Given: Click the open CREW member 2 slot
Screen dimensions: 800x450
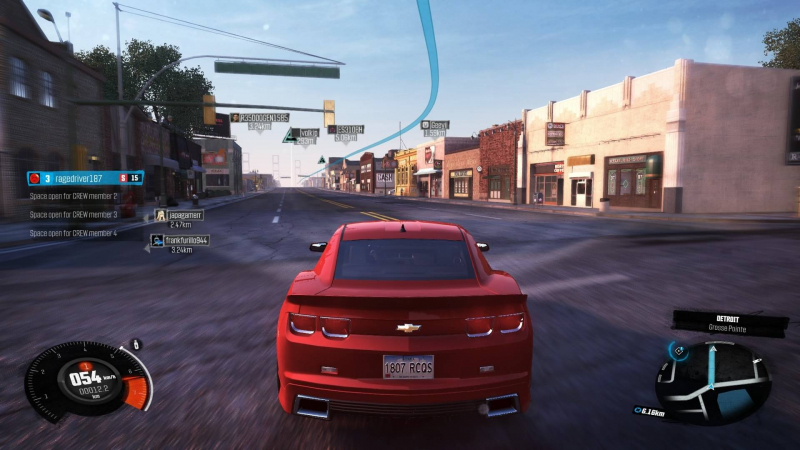Looking at the screenshot, I should pyautogui.click(x=73, y=197).
